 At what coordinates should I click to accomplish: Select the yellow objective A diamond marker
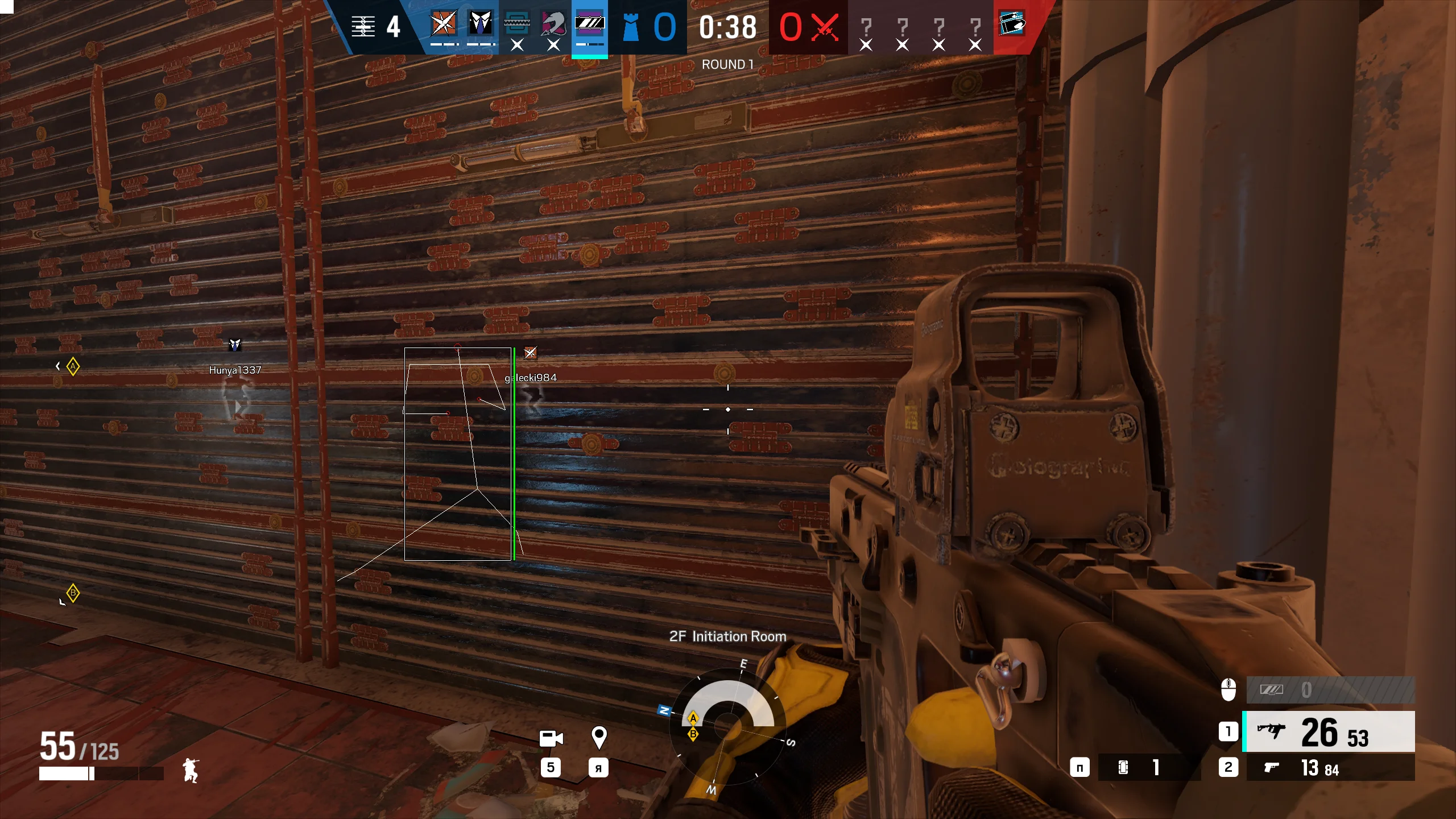(x=73, y=366)
